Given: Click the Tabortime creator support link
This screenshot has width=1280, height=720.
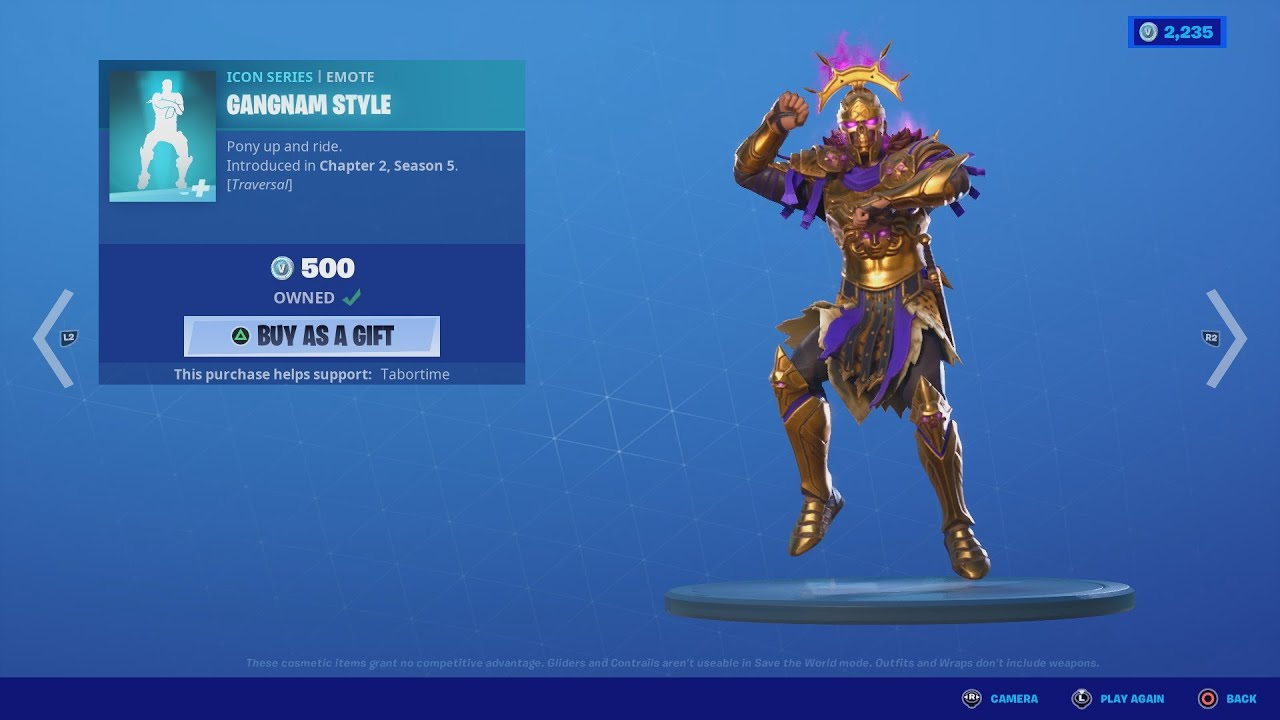Looking at the screenshot, I should [x=415, y=373].
